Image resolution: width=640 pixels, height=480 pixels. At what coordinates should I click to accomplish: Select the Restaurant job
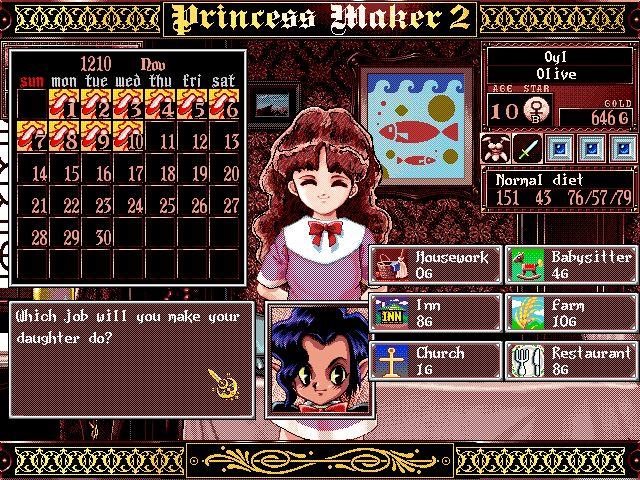coord(570,361)
